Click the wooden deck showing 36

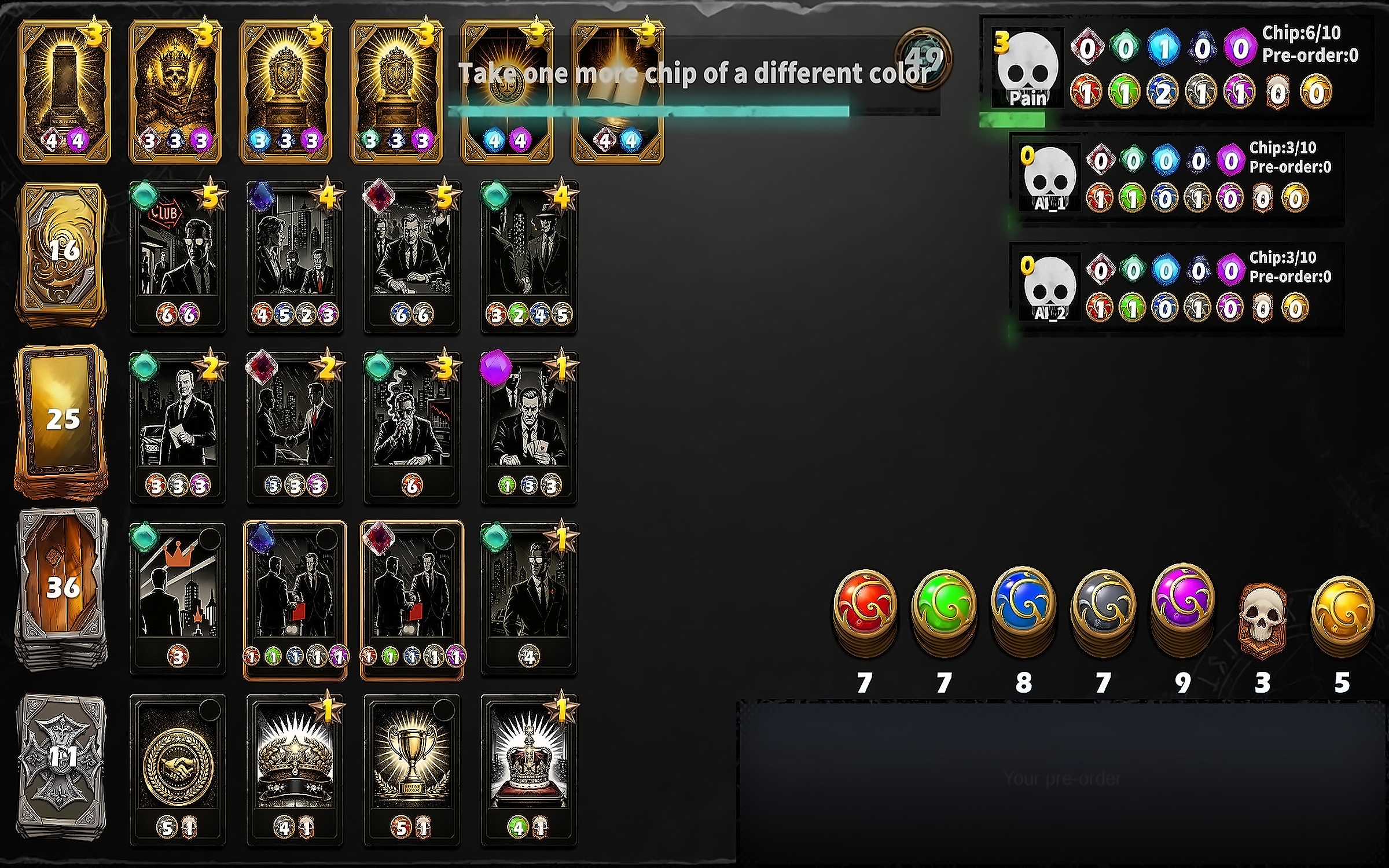click(63, 587)
